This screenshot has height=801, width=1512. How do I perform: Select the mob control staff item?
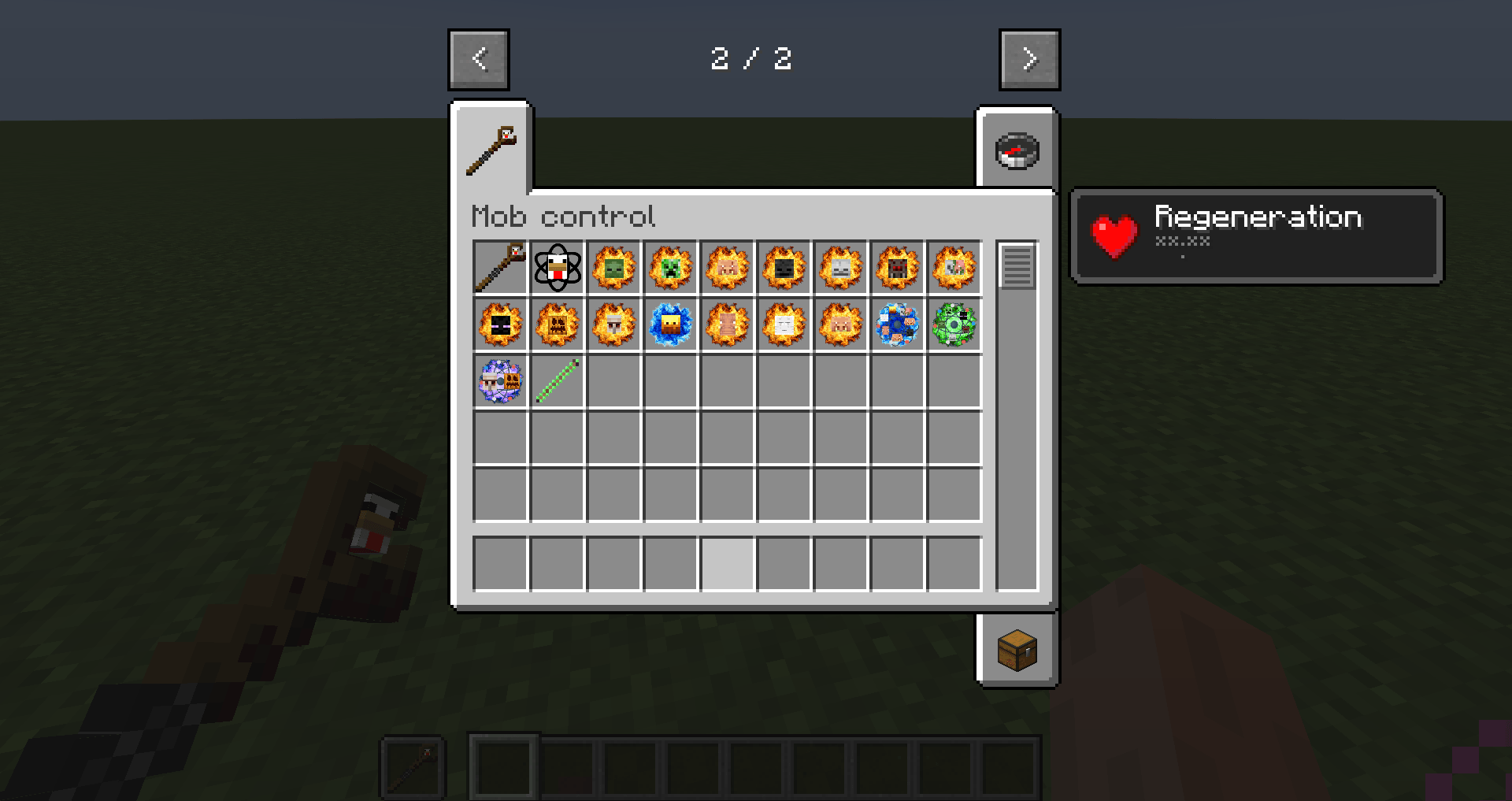coord(500,268)
